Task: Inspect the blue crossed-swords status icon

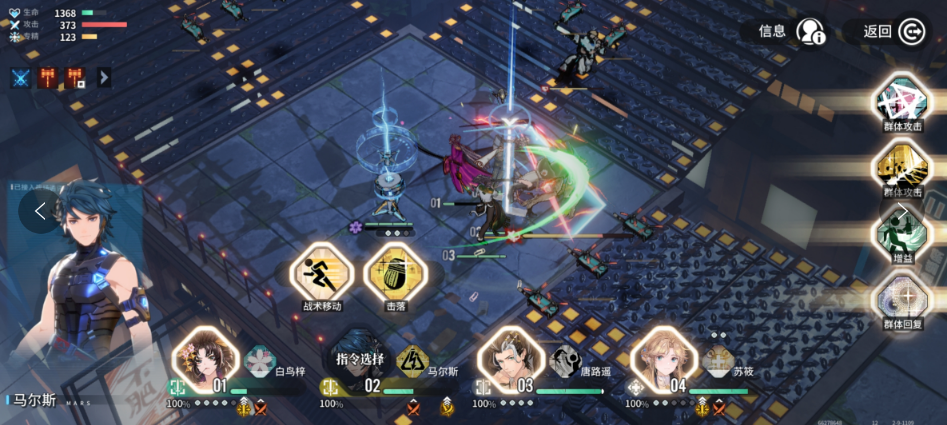Action: pyautogui.click(x=20, y=77)
